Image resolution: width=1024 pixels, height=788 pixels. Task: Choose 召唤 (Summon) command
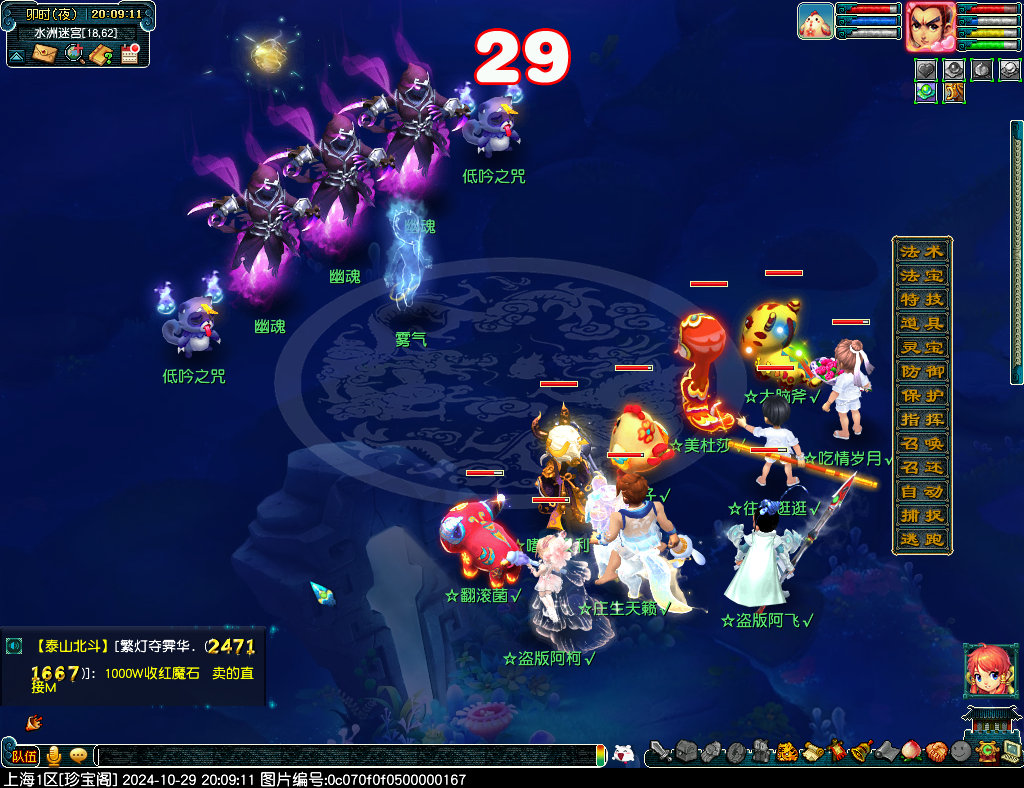click(921, 443)
